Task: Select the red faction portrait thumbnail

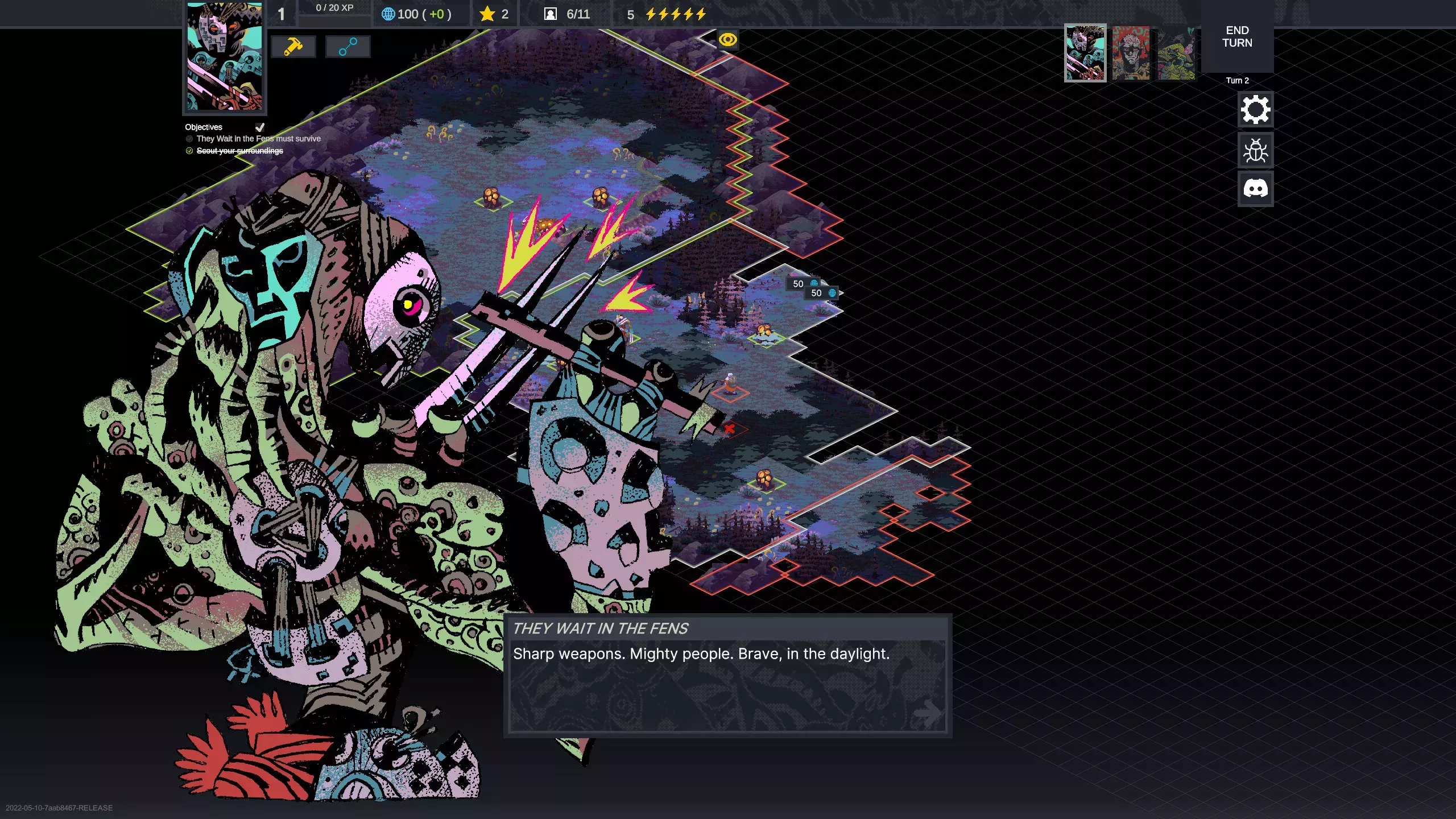Action: (1131, 53)
